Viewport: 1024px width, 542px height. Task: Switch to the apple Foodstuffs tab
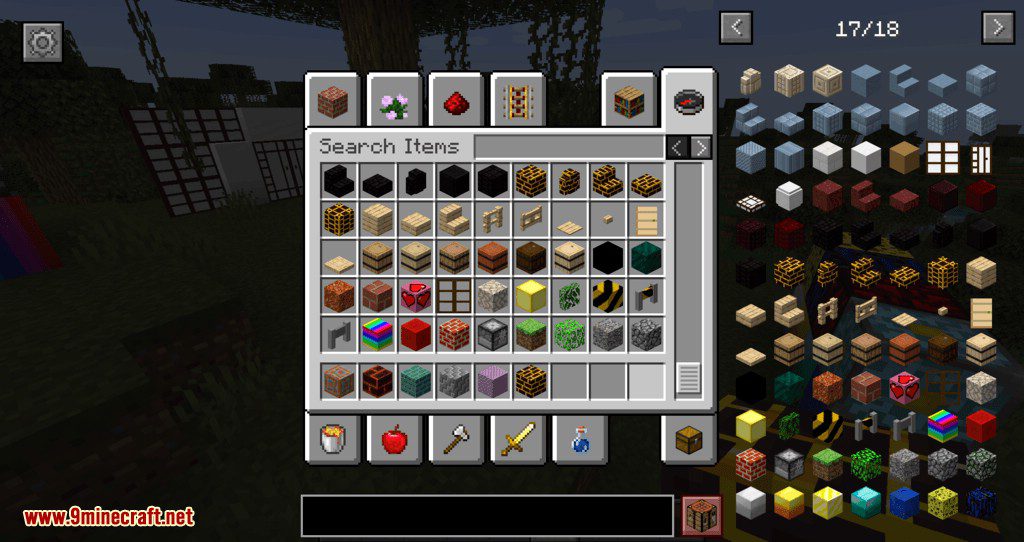pos(393,438)
